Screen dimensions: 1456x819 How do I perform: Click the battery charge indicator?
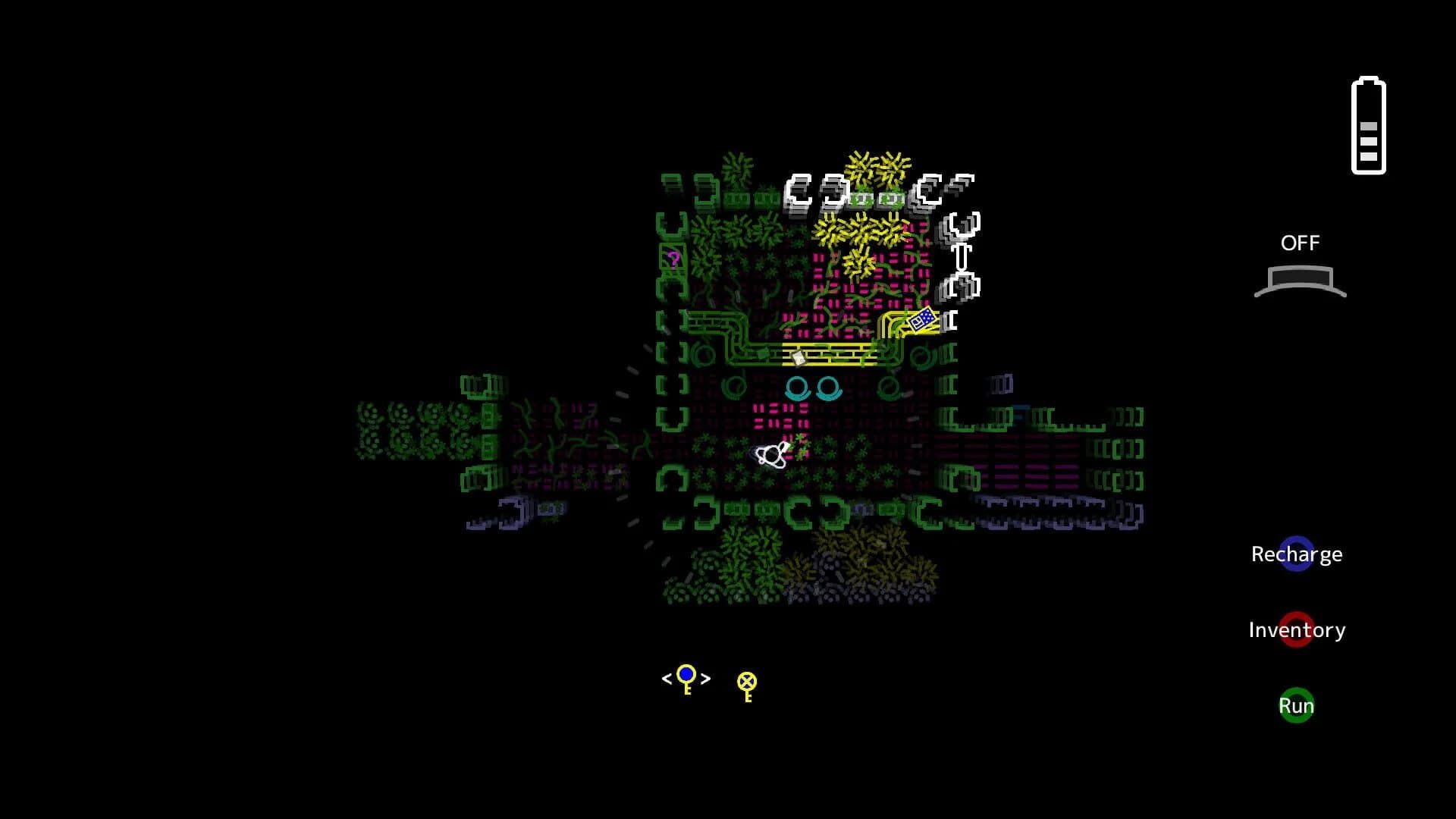point(1369,124)
